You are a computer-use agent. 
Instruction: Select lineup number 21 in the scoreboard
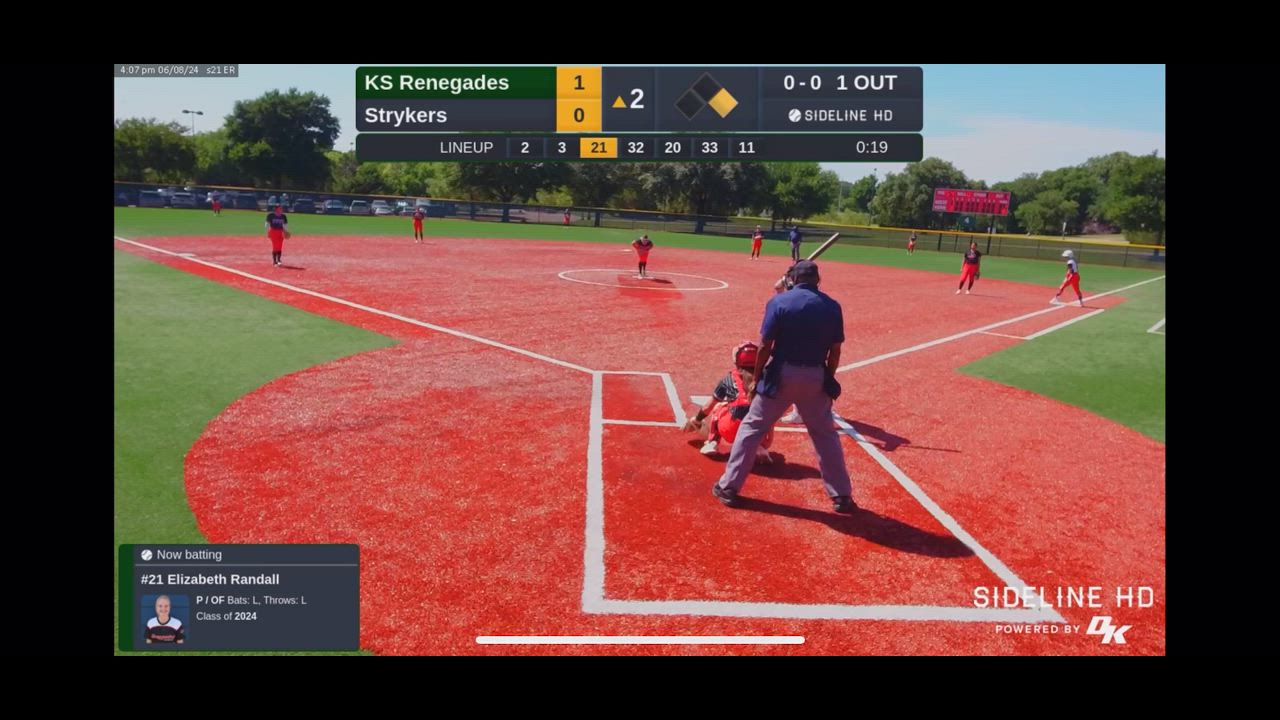(598, 148)
